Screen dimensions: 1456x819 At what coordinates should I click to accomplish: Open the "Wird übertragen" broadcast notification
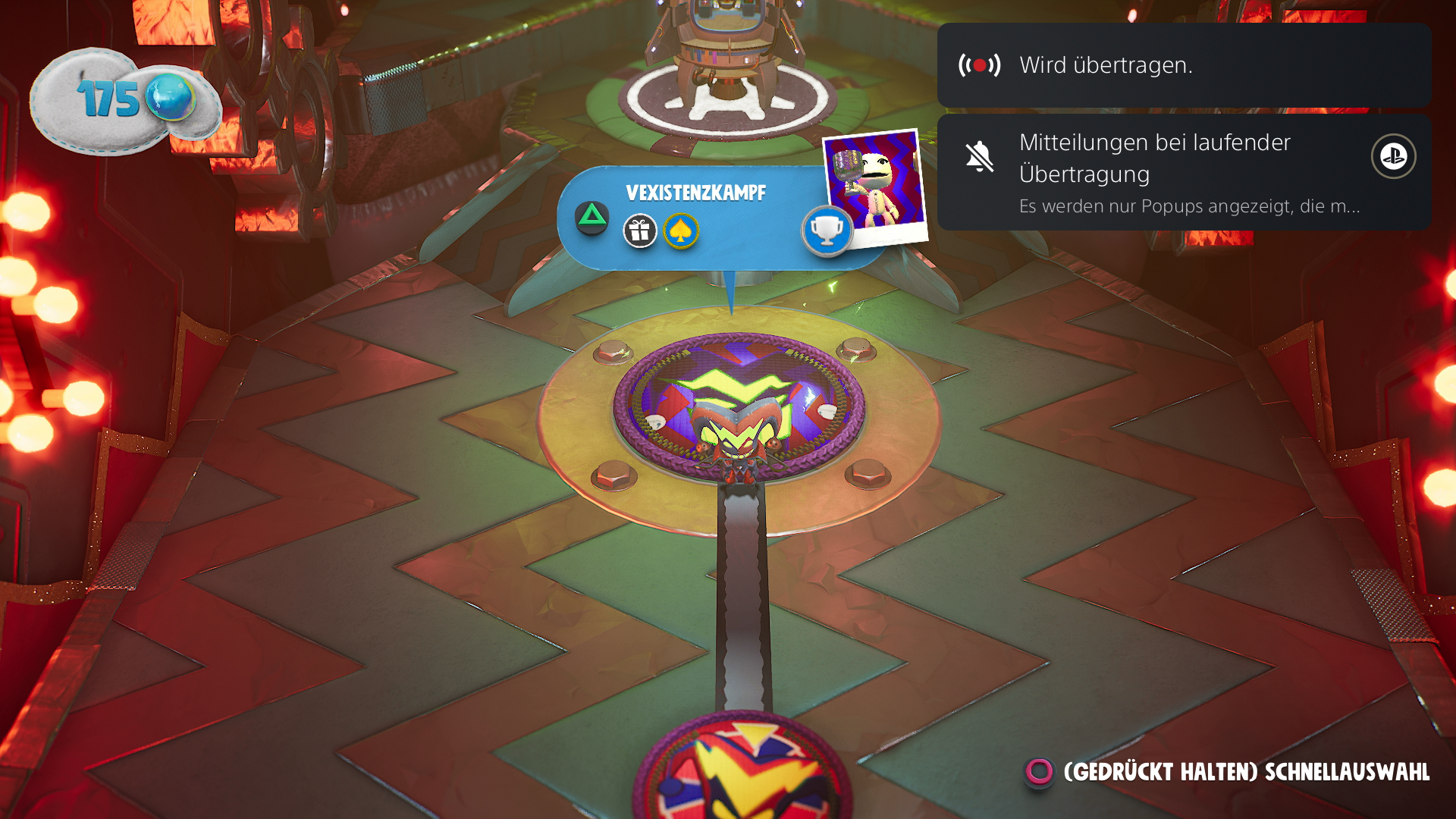(x=1183, y=65)
